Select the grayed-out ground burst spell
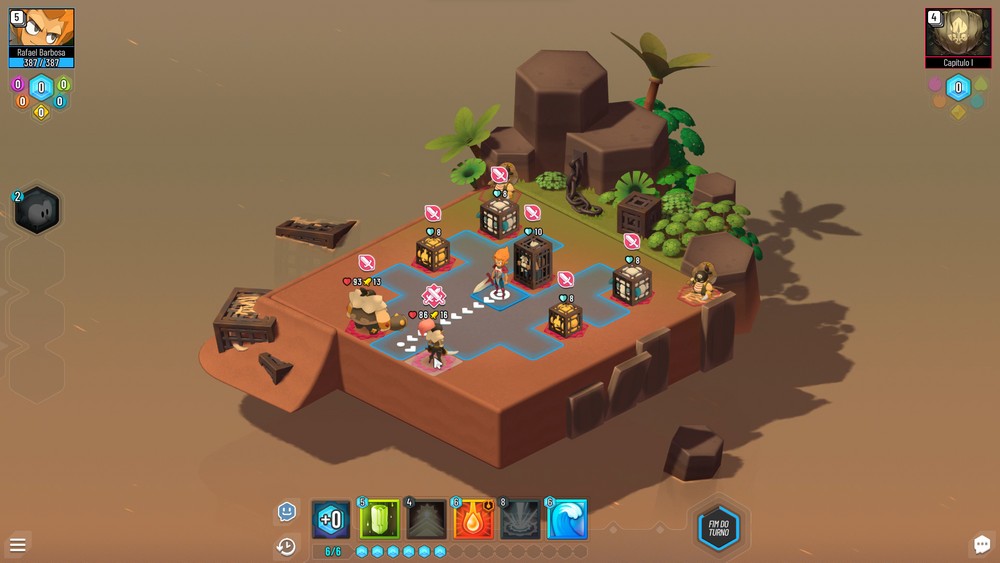The image size is (1000, 563). pyautogui.click(x=519, y=520)
